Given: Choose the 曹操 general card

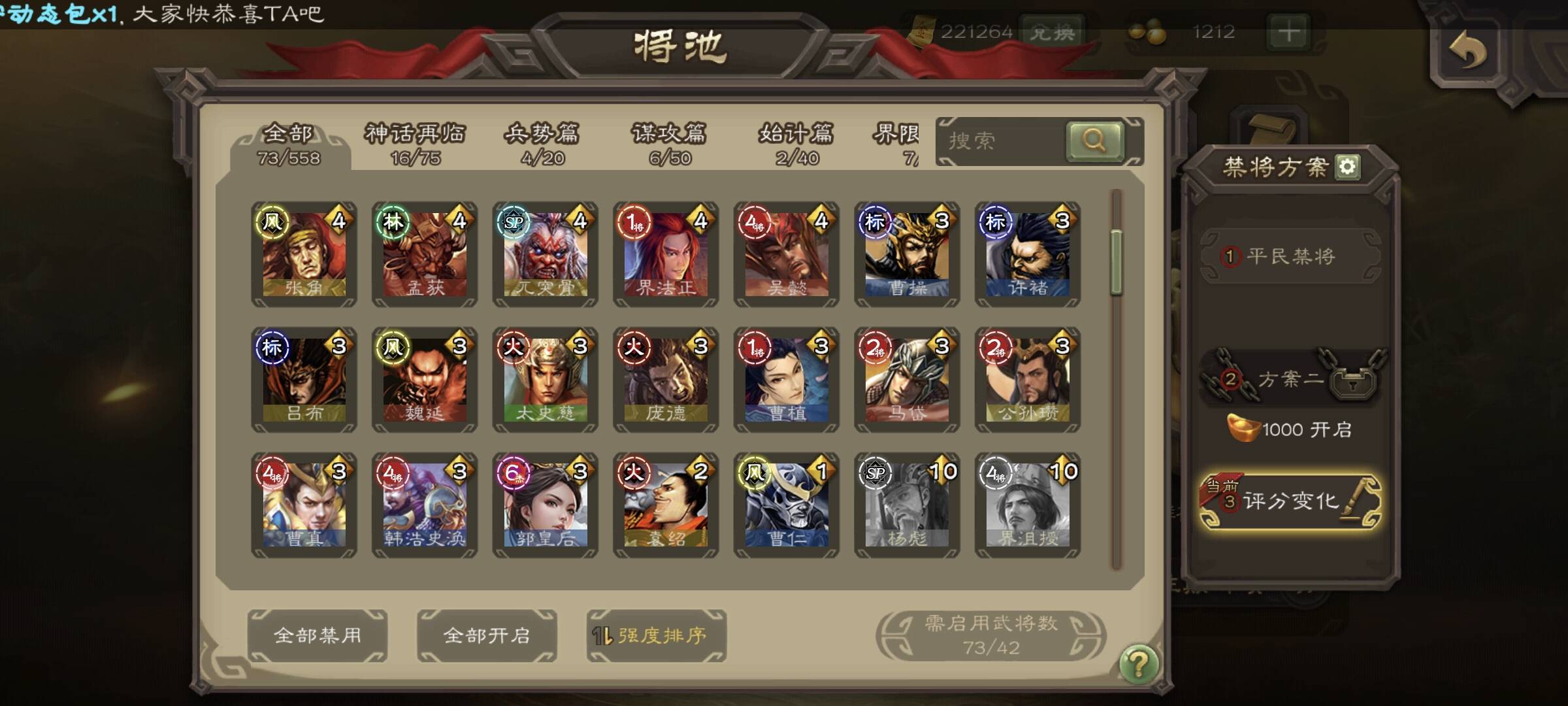Looking at the screenshot, I should pyautogui.click(x=907, y=254).
